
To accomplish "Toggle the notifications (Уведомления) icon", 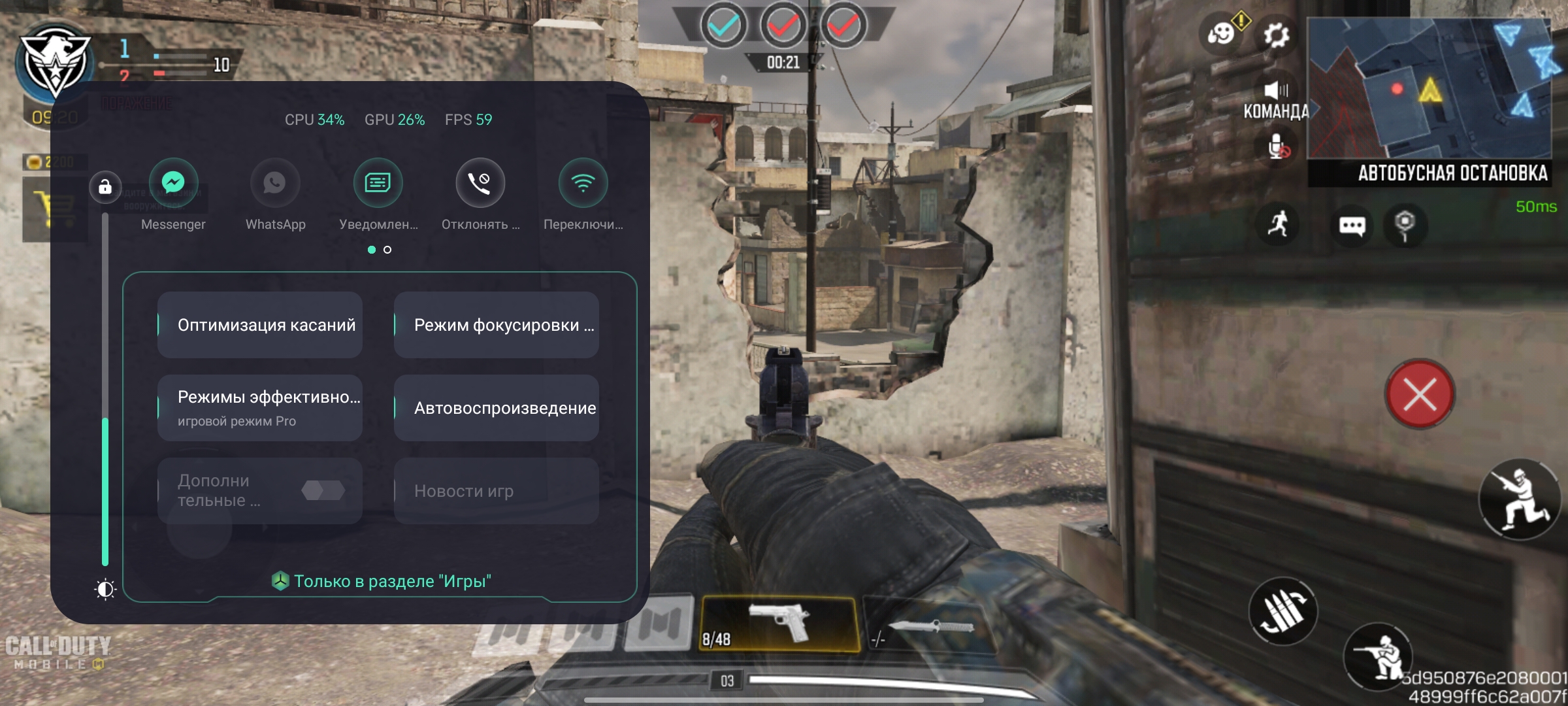I will pos(378,183).
